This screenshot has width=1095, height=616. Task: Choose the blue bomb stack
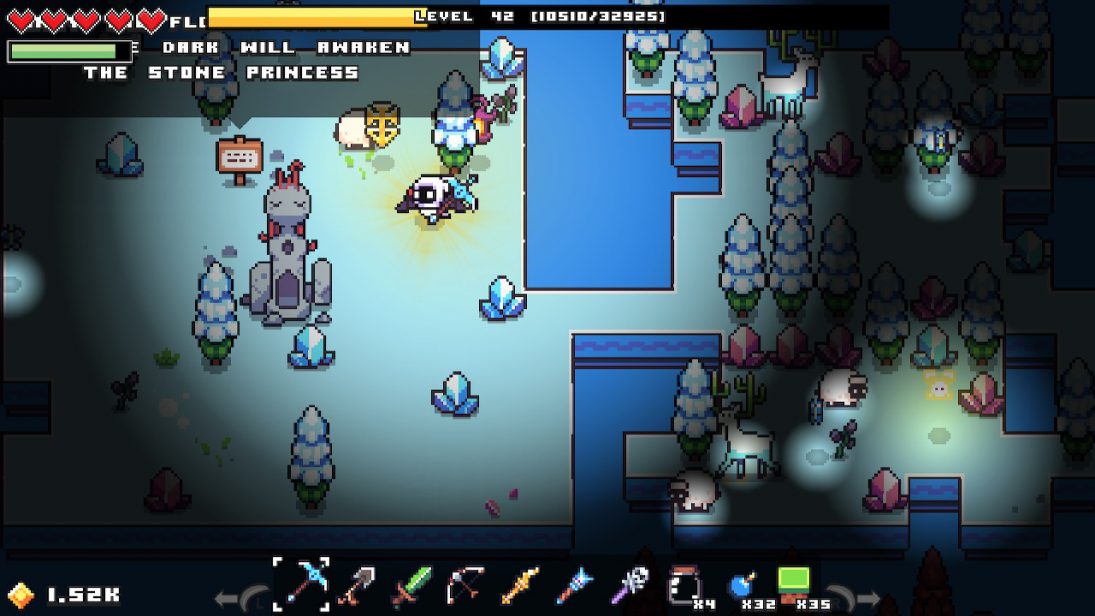click(x=738, y=584)
